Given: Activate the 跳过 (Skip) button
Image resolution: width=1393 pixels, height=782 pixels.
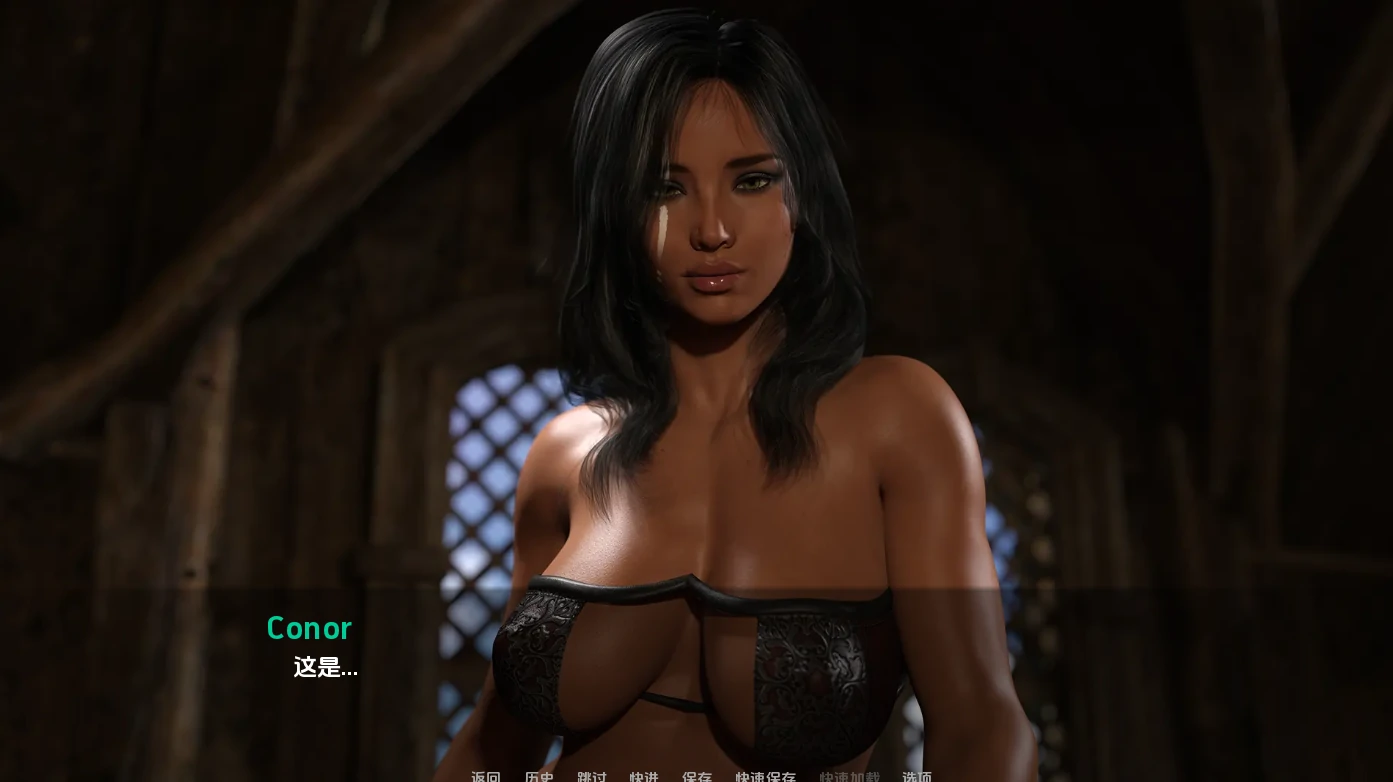Looking at the screenshot, I should 592,776.
